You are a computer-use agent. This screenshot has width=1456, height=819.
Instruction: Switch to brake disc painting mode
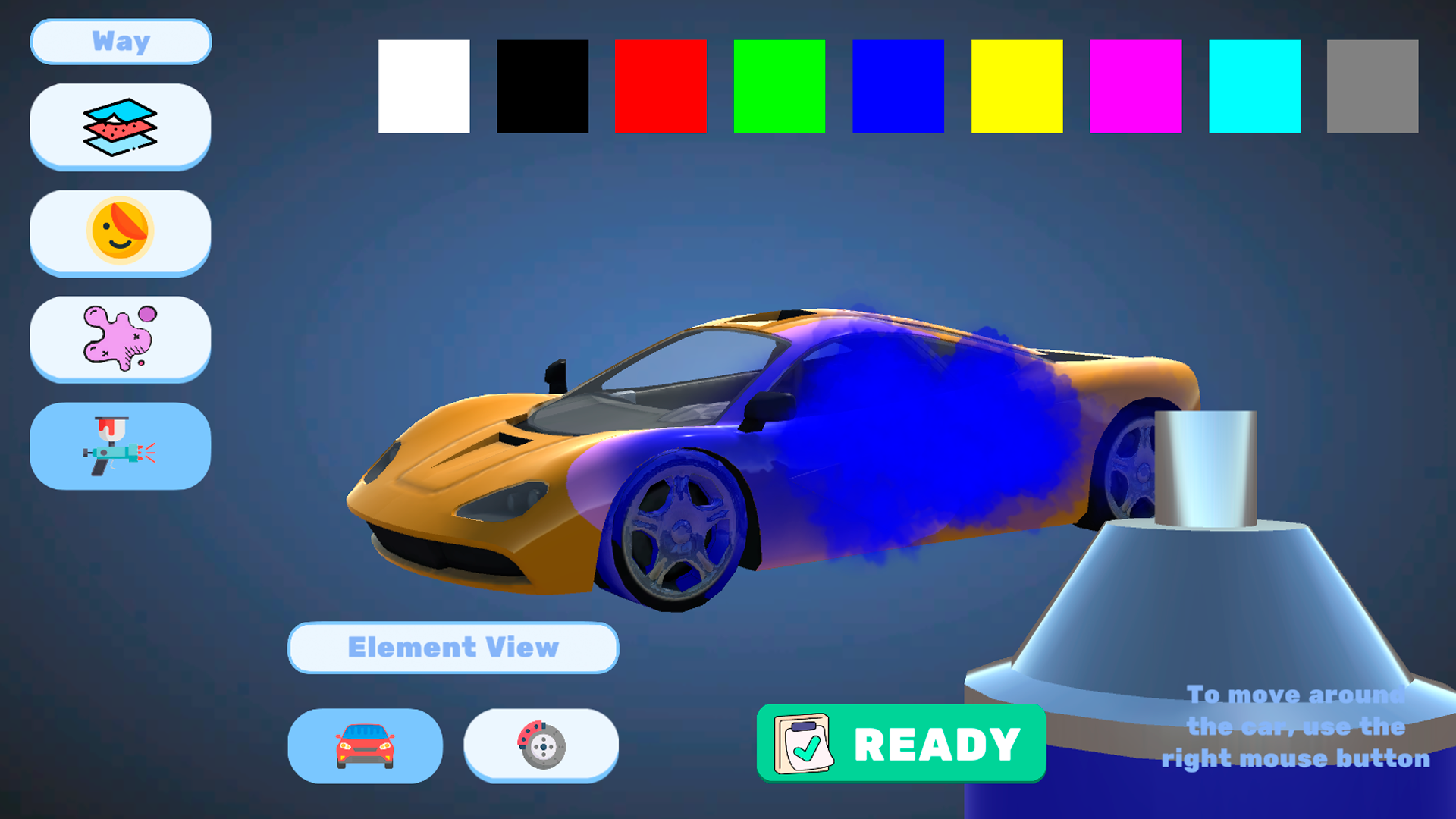pyautogui.click(x=541, y=745)
